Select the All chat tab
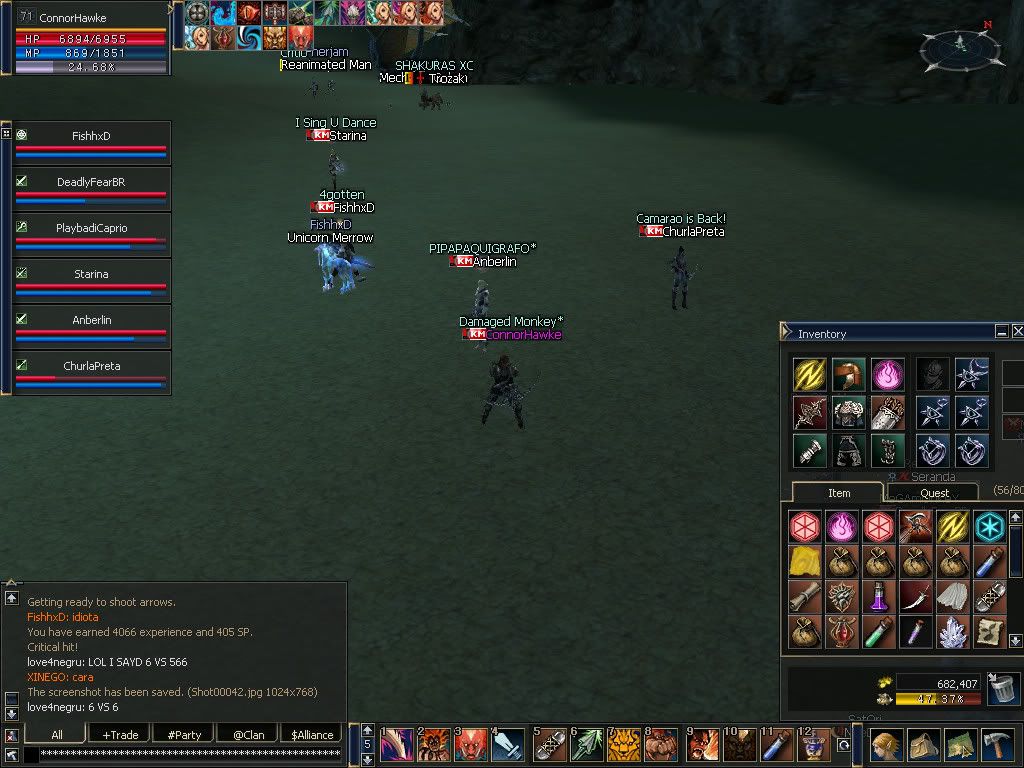The width and height of the screenshot is (1024, 768). (x=57, y=735)
